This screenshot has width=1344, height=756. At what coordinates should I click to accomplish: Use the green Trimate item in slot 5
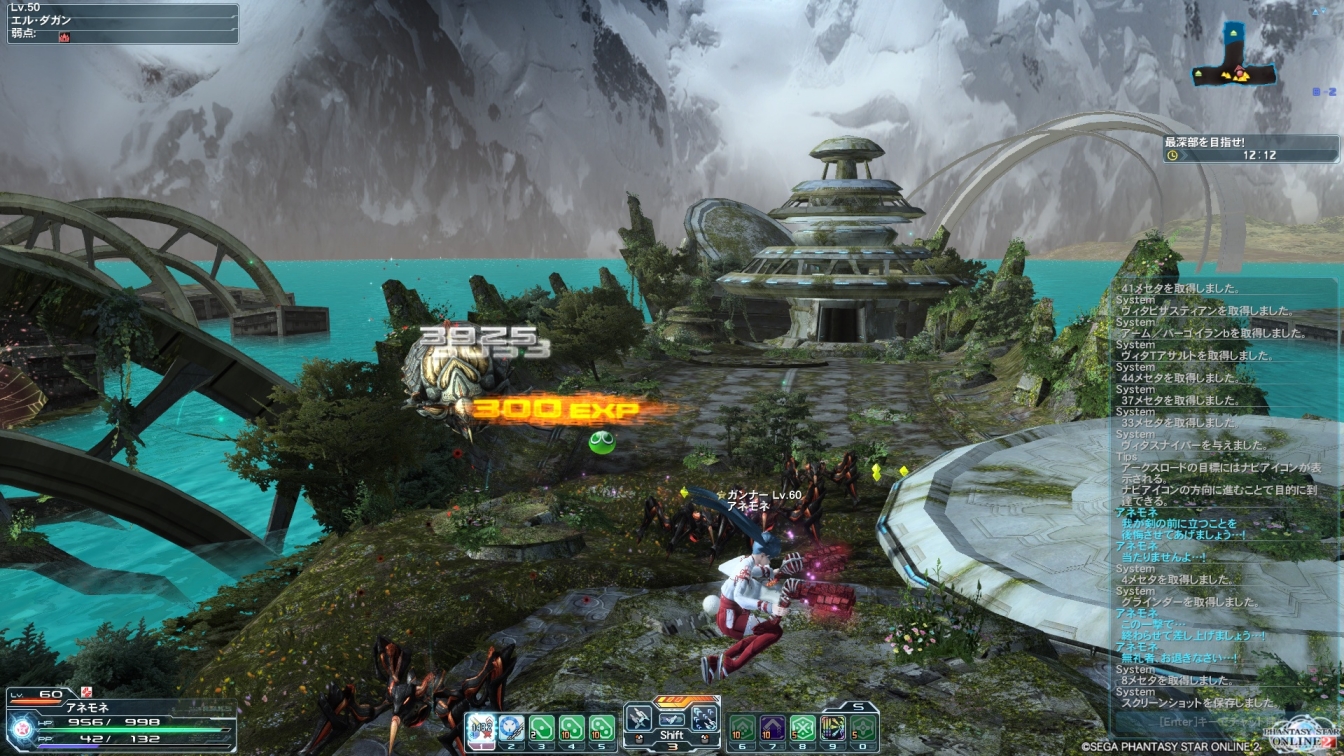pyautogui.click(x=602, y=728)
